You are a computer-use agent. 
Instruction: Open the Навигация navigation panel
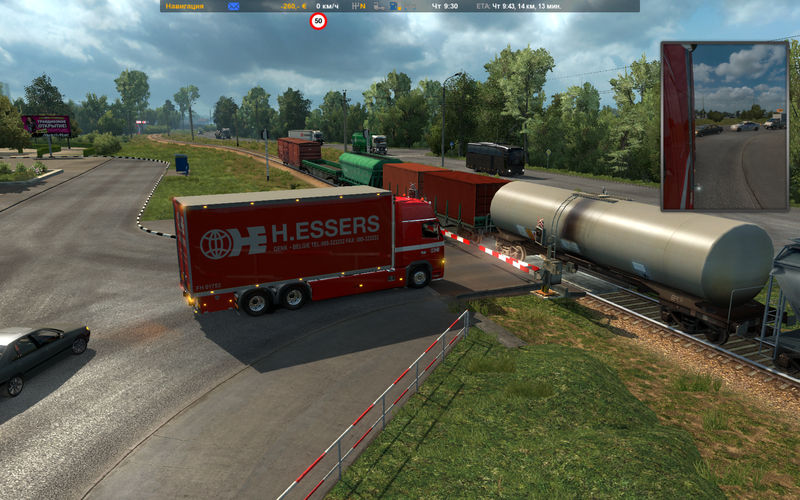[x=184, y=6]
